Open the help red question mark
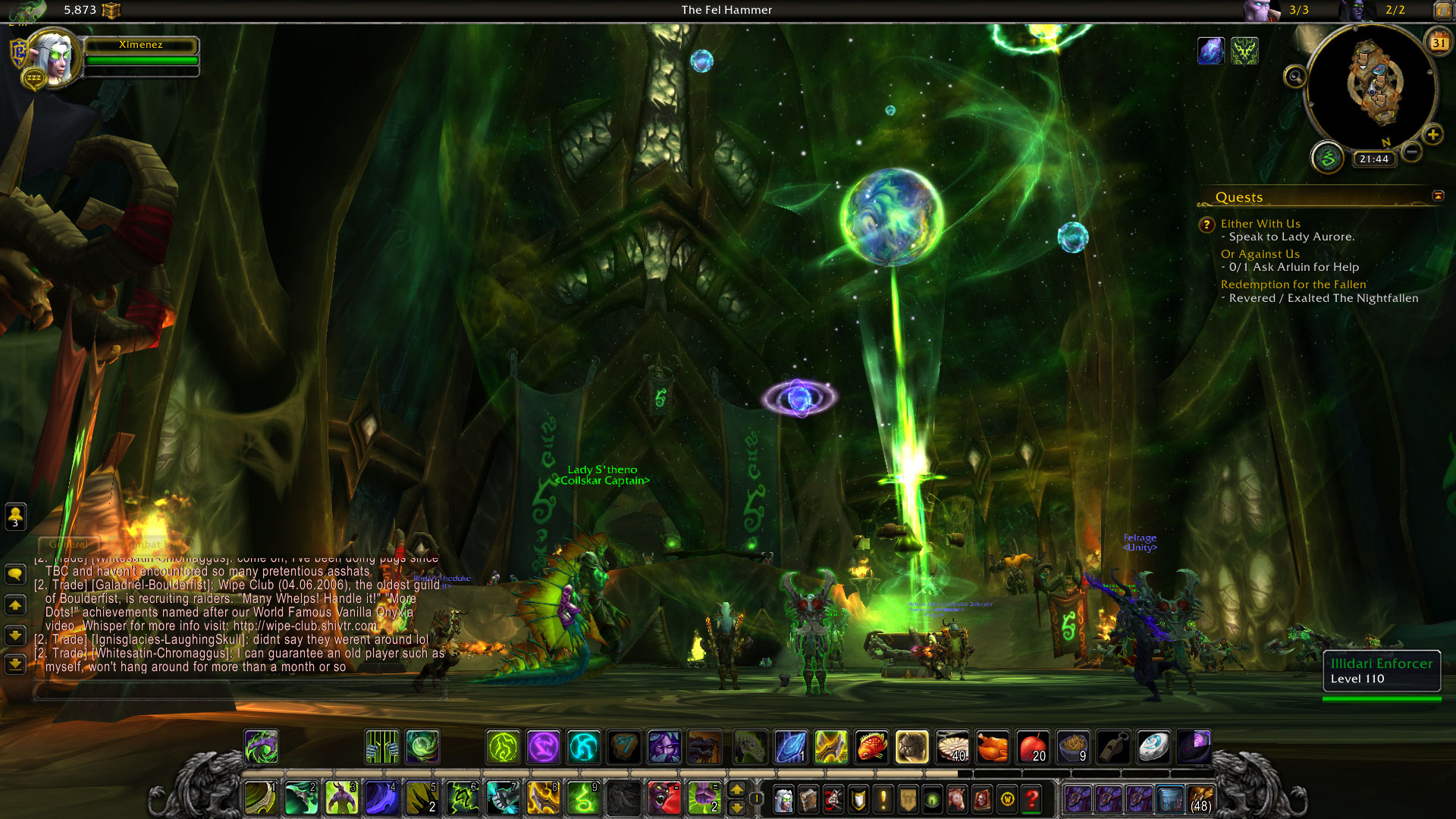 [x=1031, y=799]
